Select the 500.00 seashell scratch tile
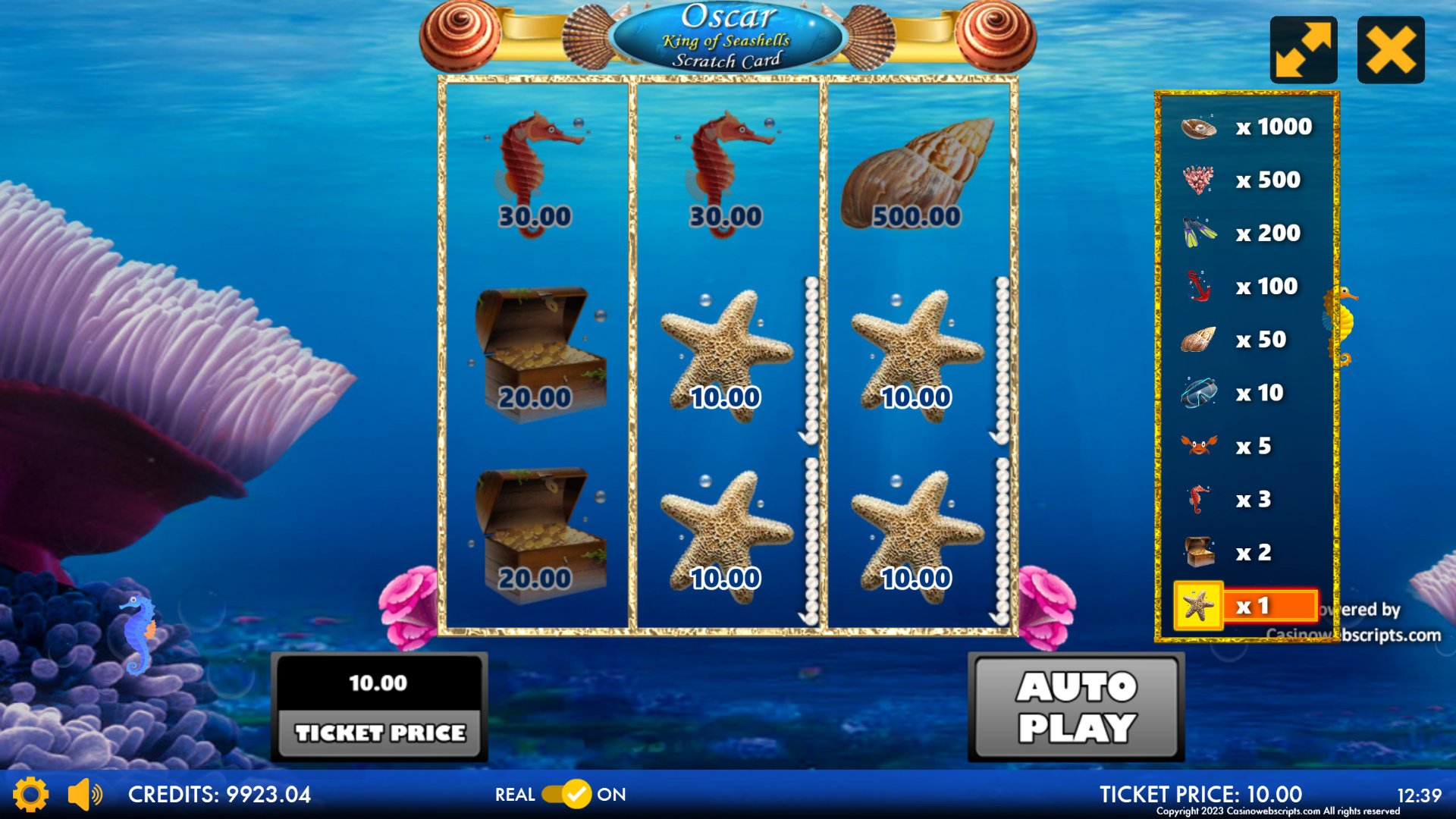 click(918, 174)
